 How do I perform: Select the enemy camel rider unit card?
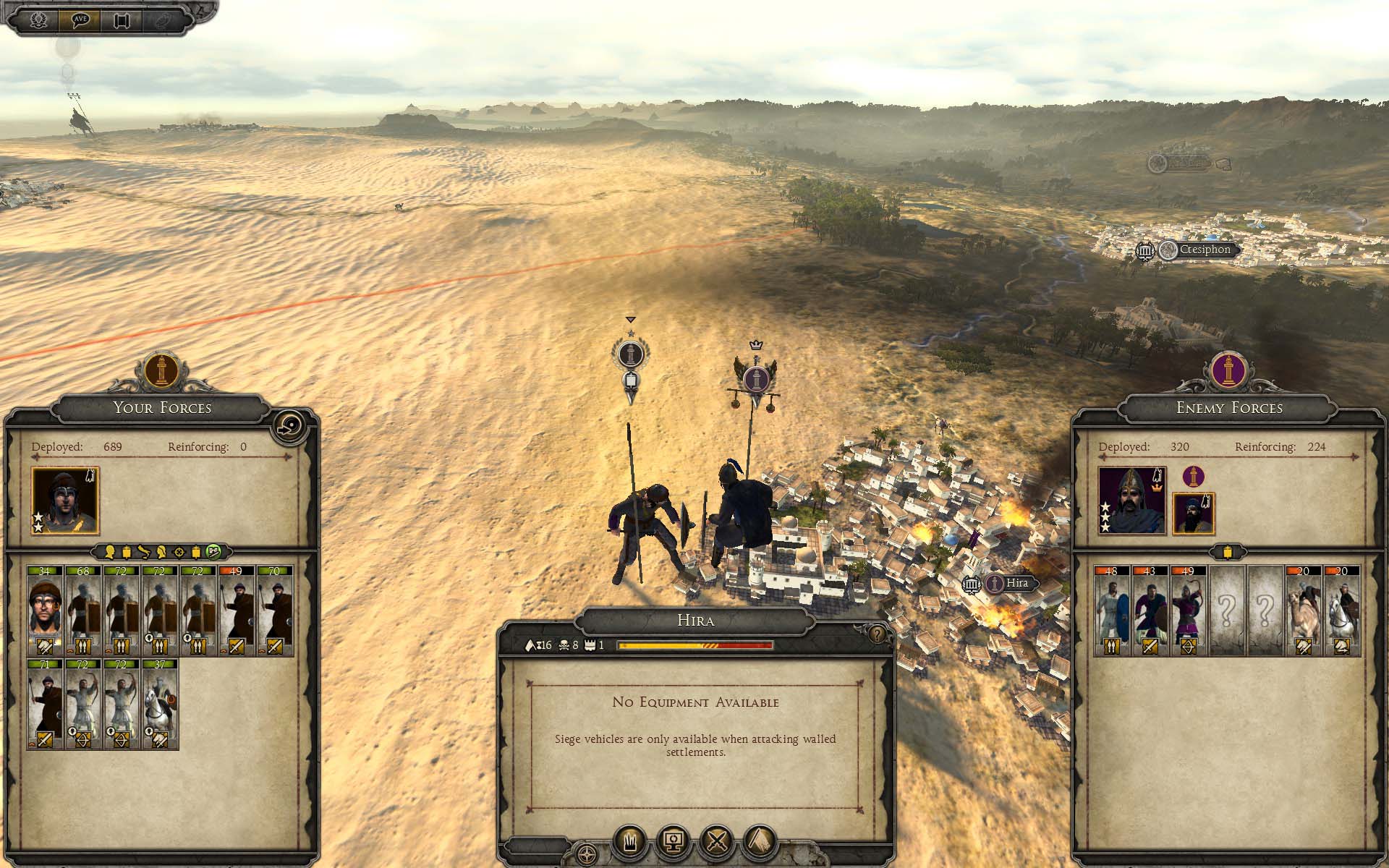pyautogui.click(x=1304, y=610)
